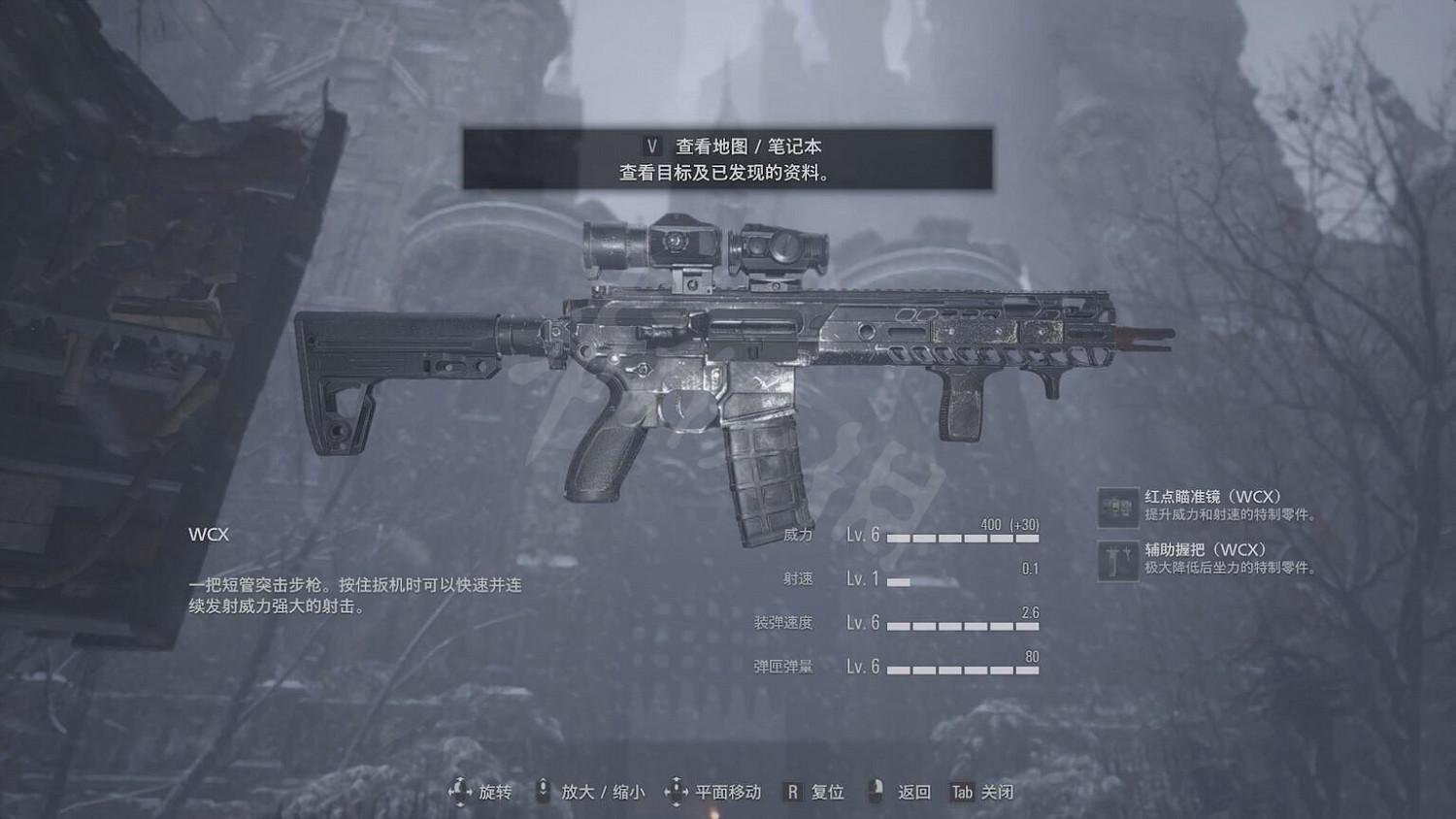Click the 关闭 close label
This screenshot has width=1456, height=819.
(x=997, y=792)
